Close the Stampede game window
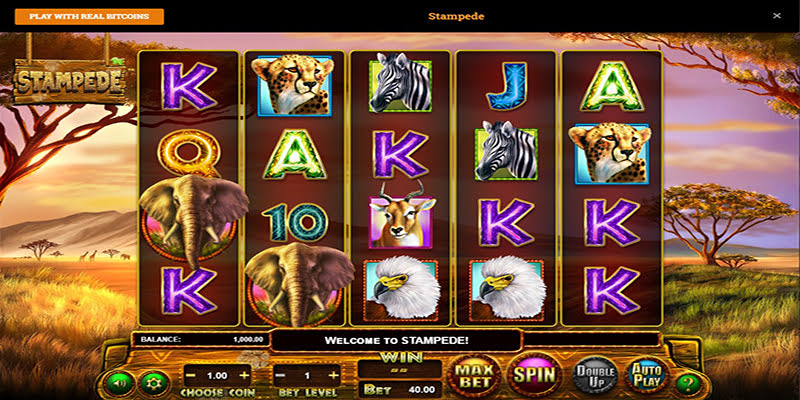 pos(777,16)
